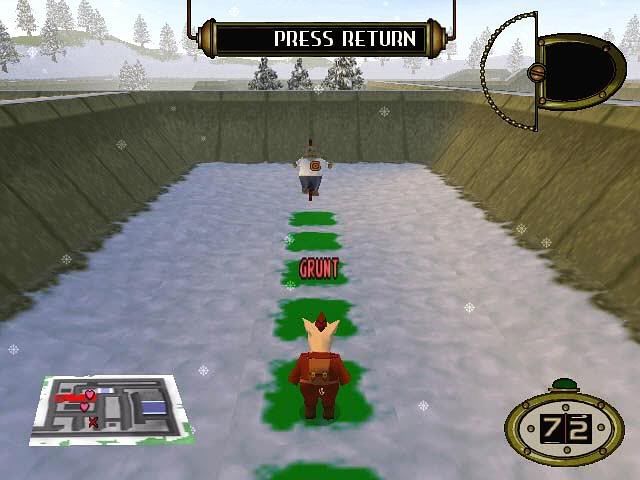Open the empty weapon display panel
The image size is (640, 480).
(x=580, y=70)
